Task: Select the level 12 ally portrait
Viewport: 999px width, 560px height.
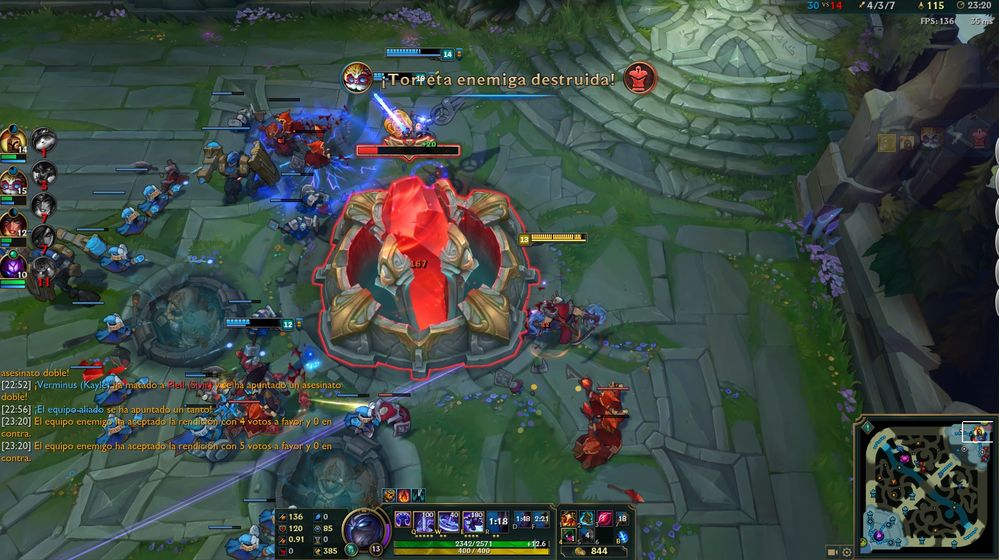Action: [13, 224]
